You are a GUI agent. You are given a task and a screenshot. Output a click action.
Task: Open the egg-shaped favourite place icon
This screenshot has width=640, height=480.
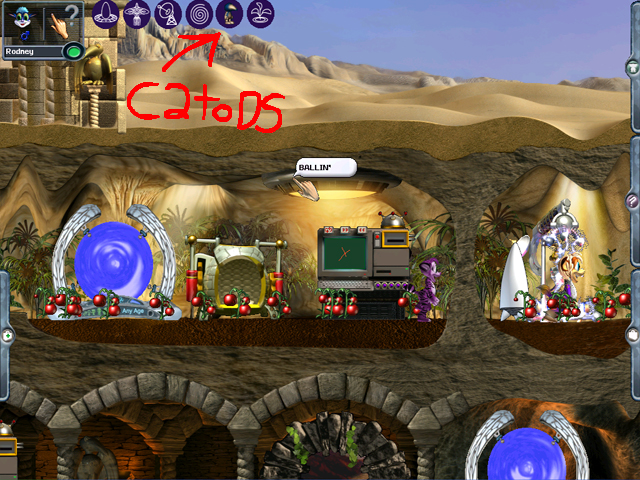[107, 14]
